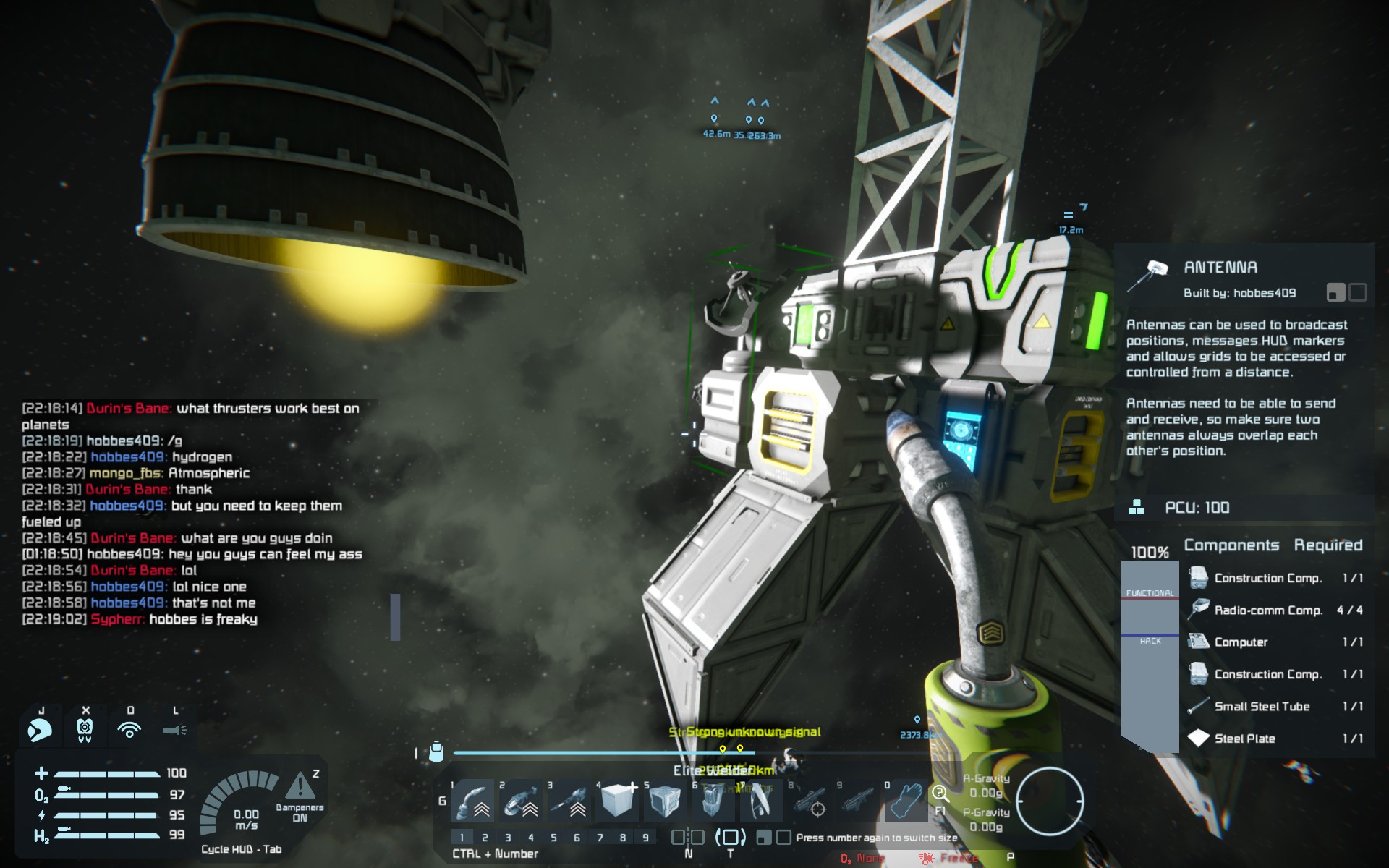Select the antenna dish block in slot 7
This screenshot has width=1389, height=868.
tap(760, 802)
